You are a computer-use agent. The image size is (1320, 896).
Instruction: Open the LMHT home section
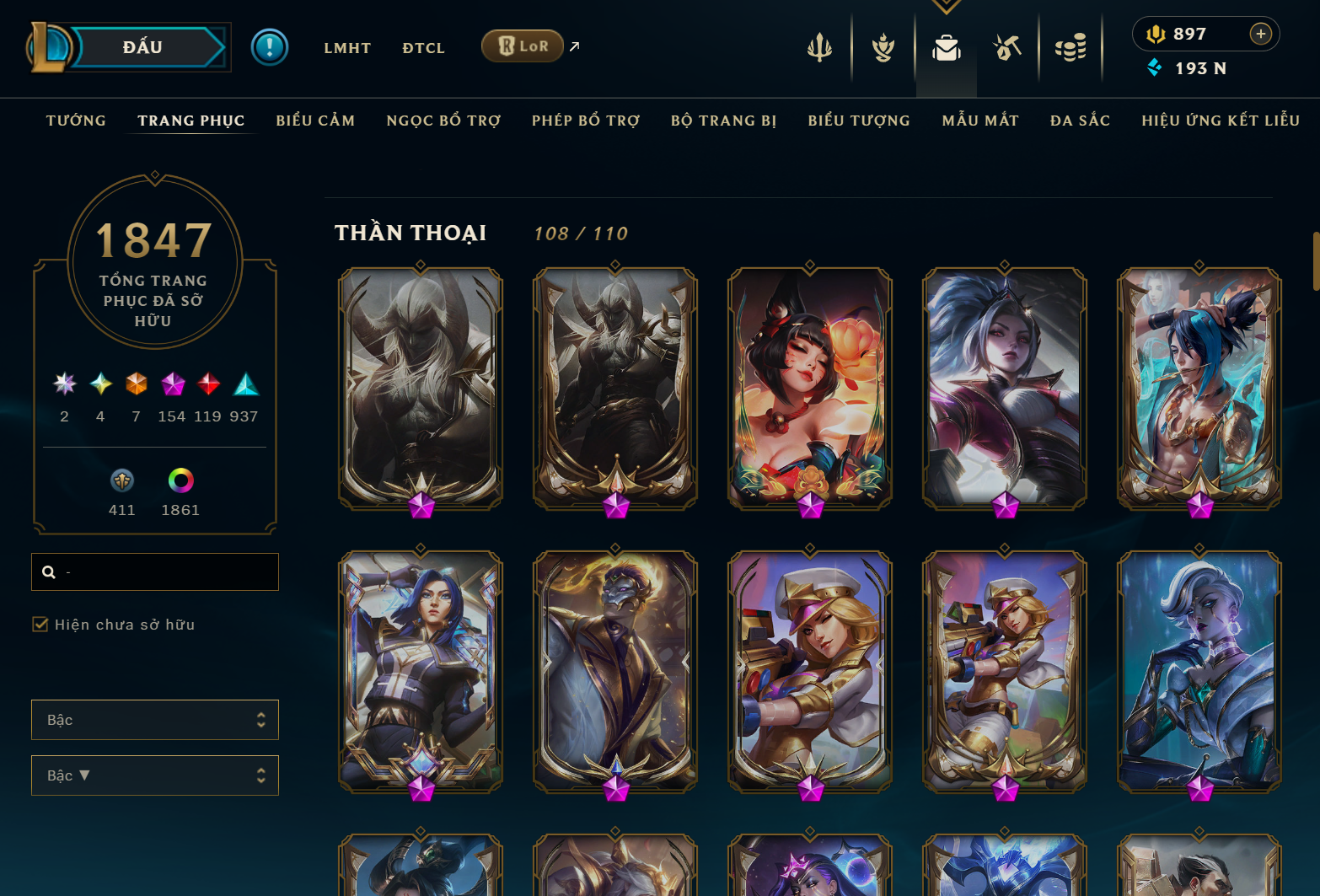(x=347, y=48)
